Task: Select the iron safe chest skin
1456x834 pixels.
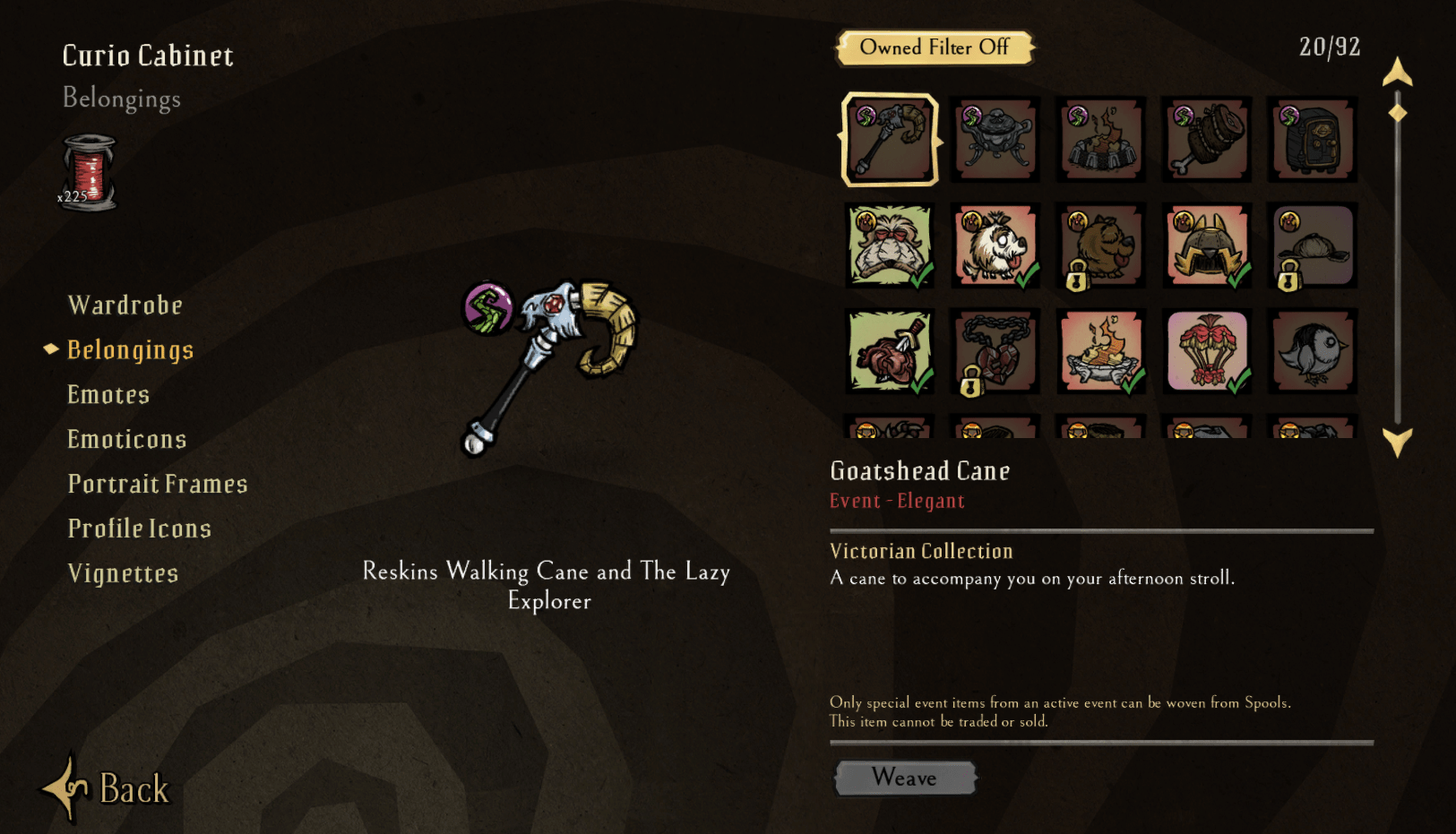Action: (1312, 140)
